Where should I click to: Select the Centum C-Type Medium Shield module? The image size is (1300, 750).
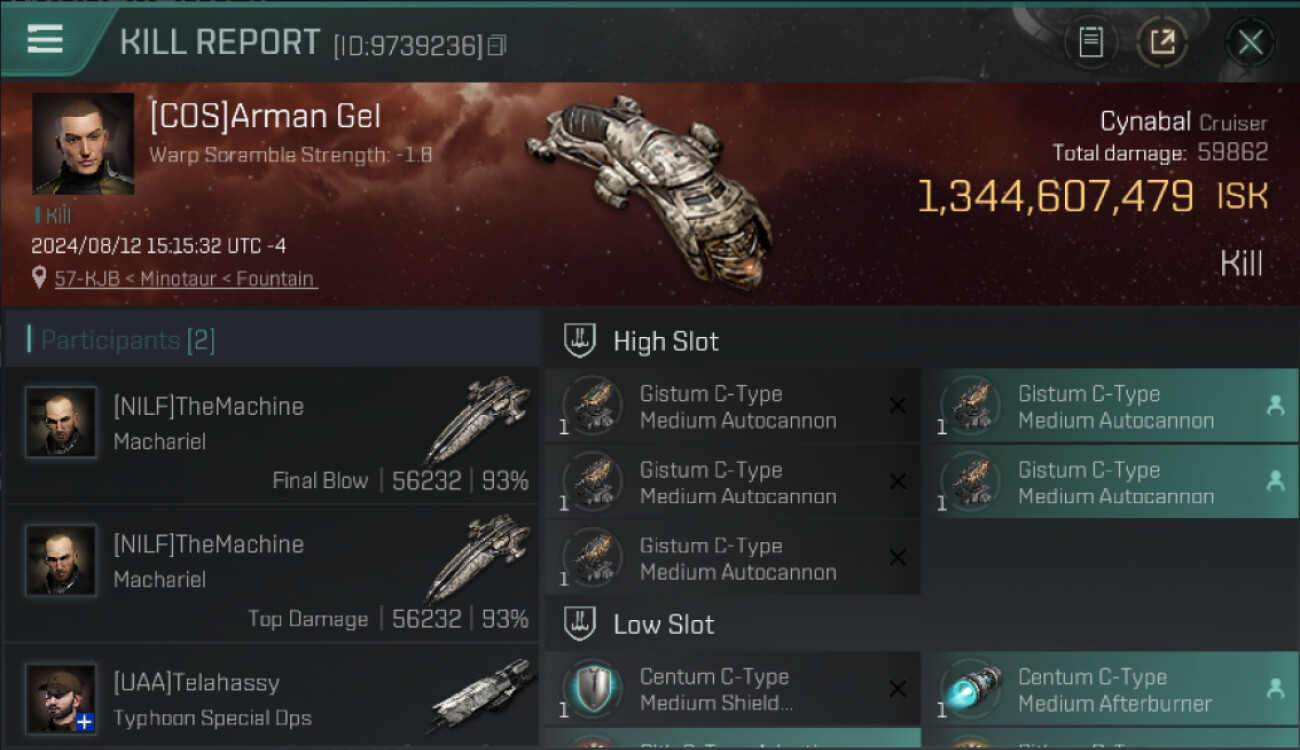pos(732,689)
